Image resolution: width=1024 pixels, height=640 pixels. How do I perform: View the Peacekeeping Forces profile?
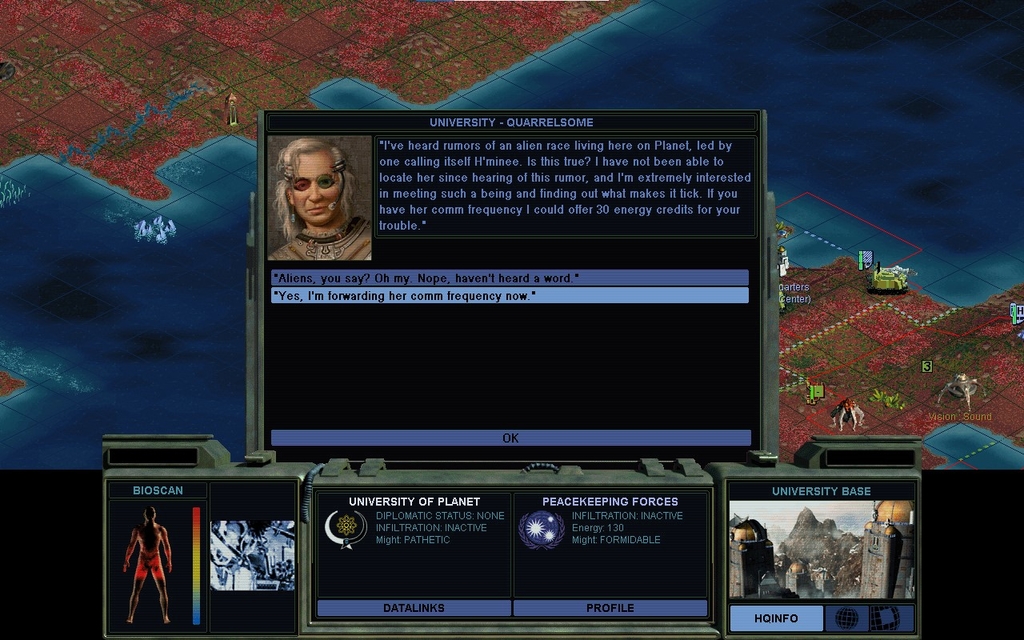(610, 608)
